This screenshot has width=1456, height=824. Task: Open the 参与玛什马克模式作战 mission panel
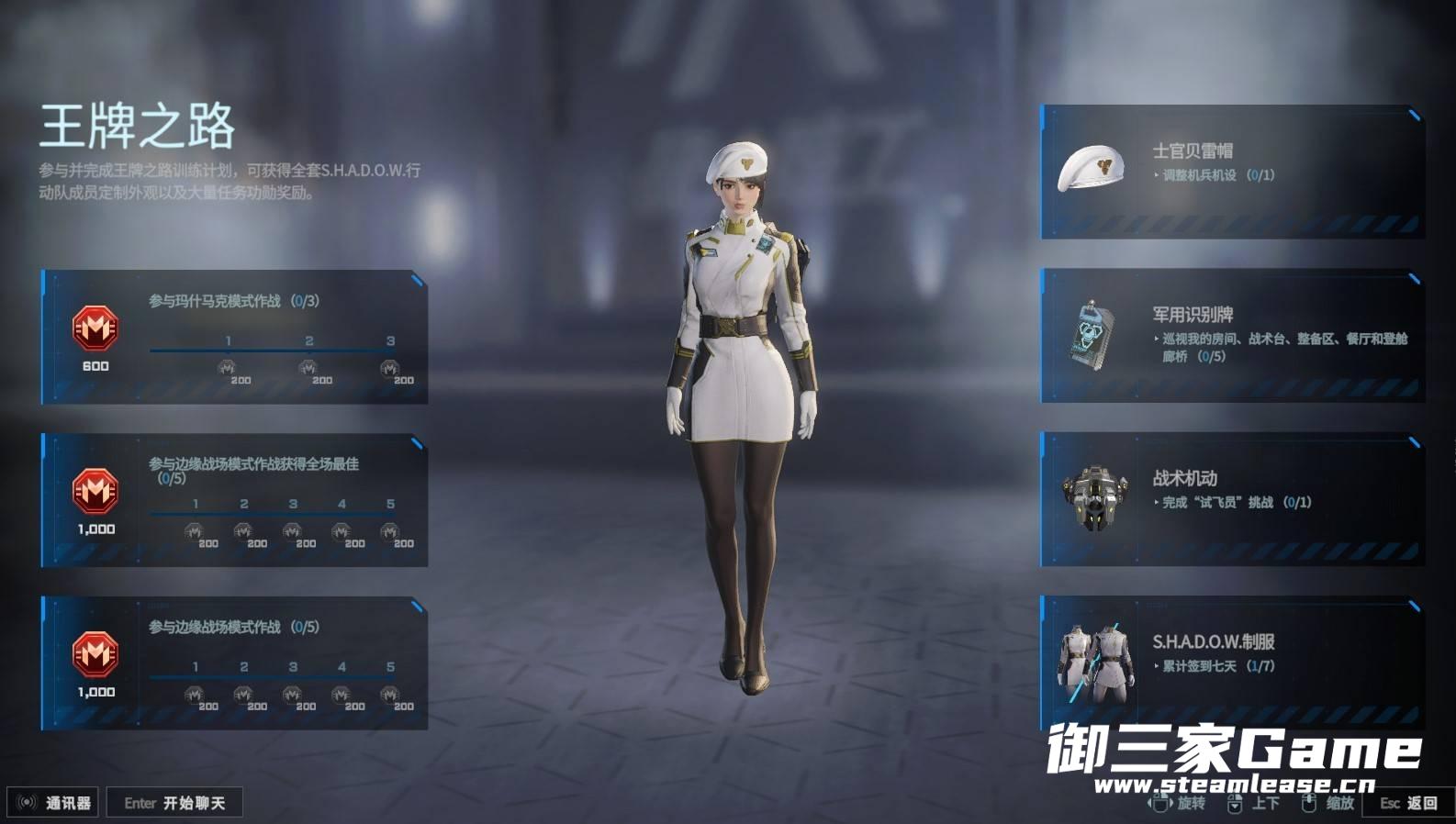[x=235, y=337]
